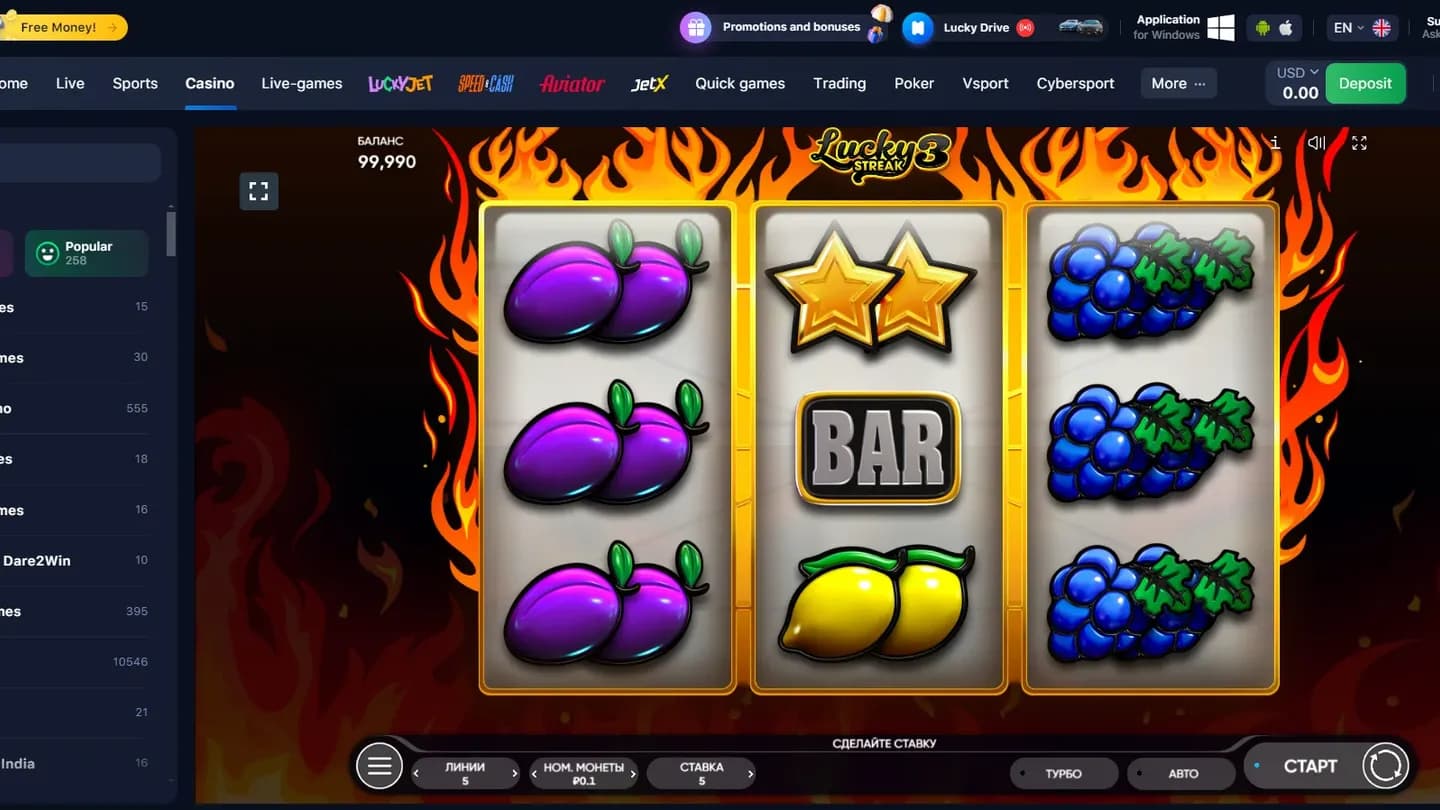The width and height of the screenshot is (1440, 810).
Task: Toggle the game frame expand control
Action: pos(259,191)
